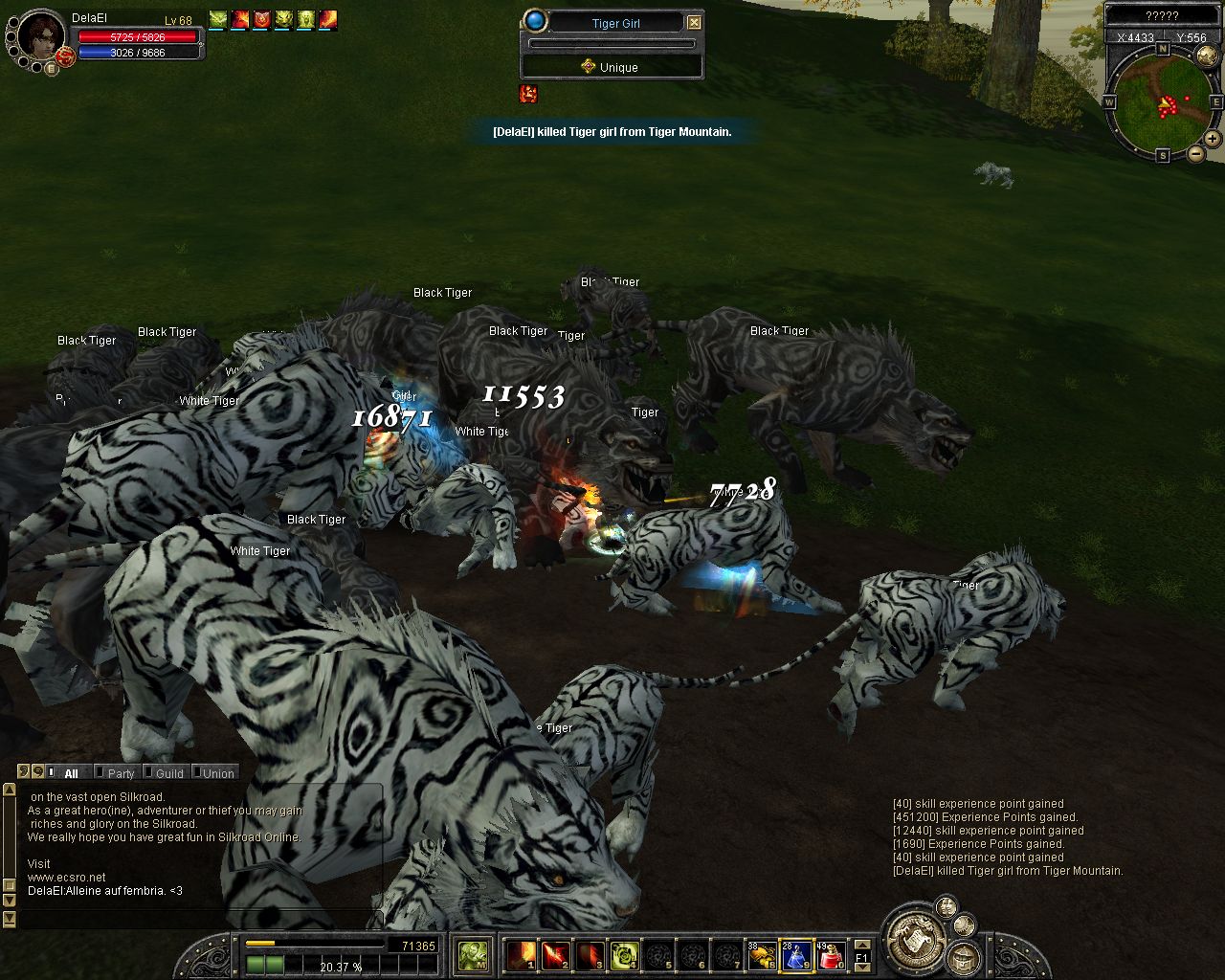Image resolution: width=1225 pixels, height=980 pixels.
Task: Select the All chat tab
Action: (71, 773)
